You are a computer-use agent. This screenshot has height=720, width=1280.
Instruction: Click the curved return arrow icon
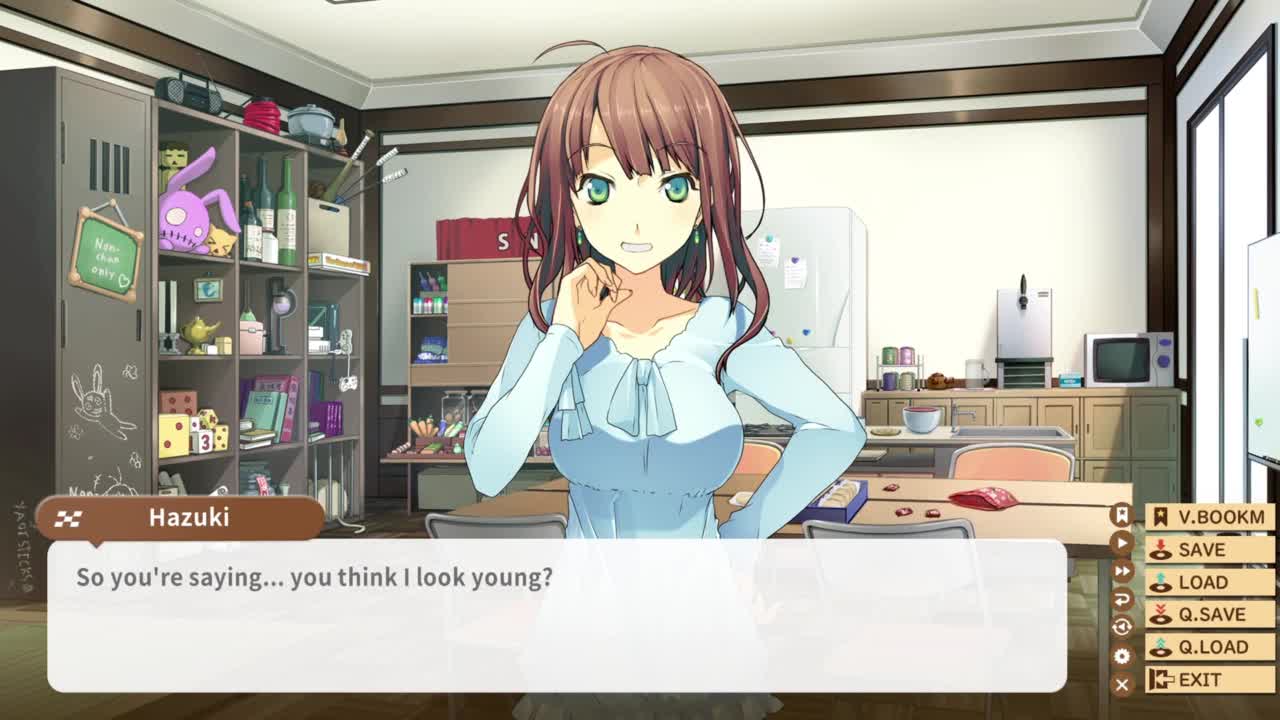pos(1122,599)
